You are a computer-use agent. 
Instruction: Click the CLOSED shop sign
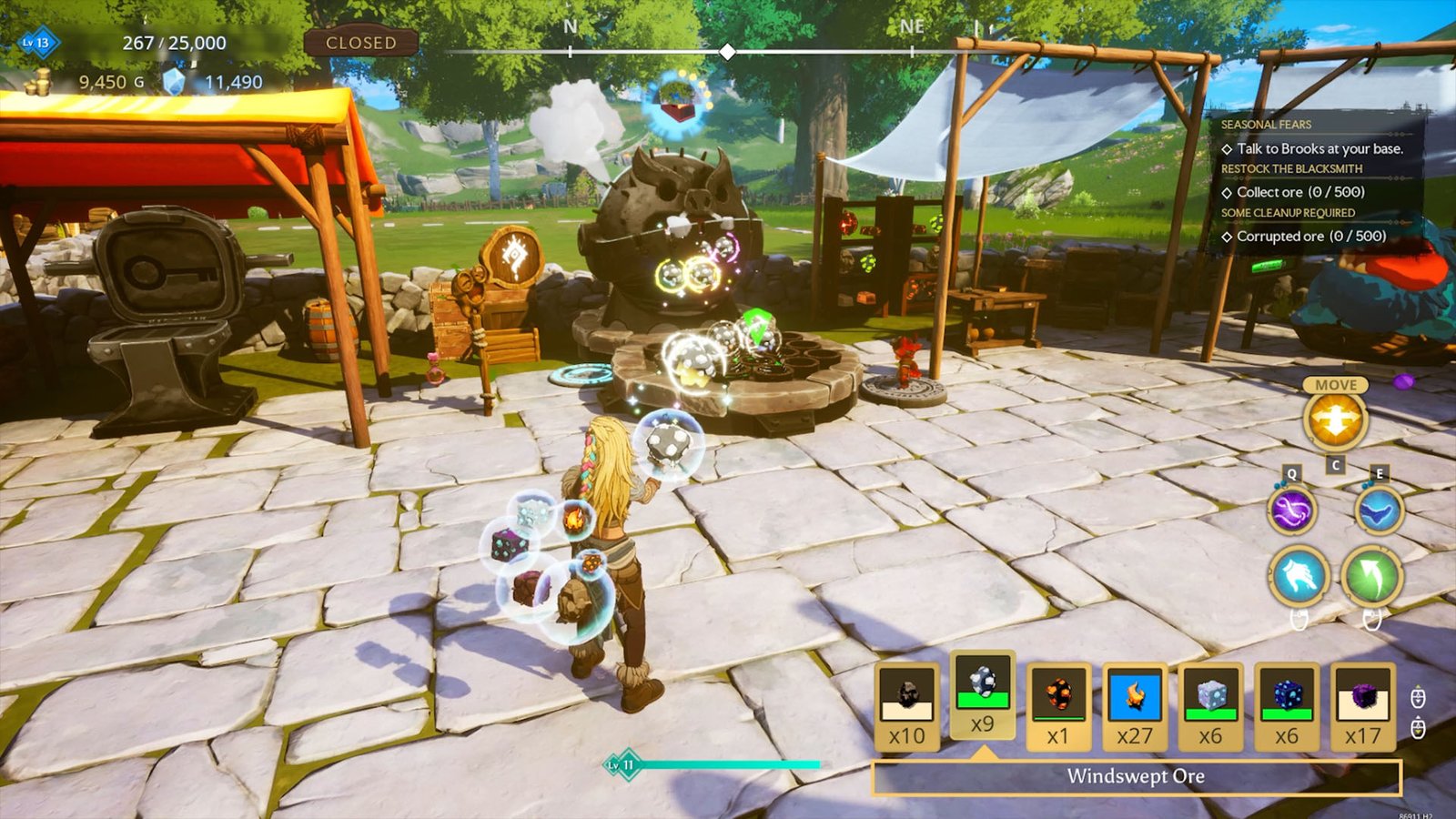(362, 42)
